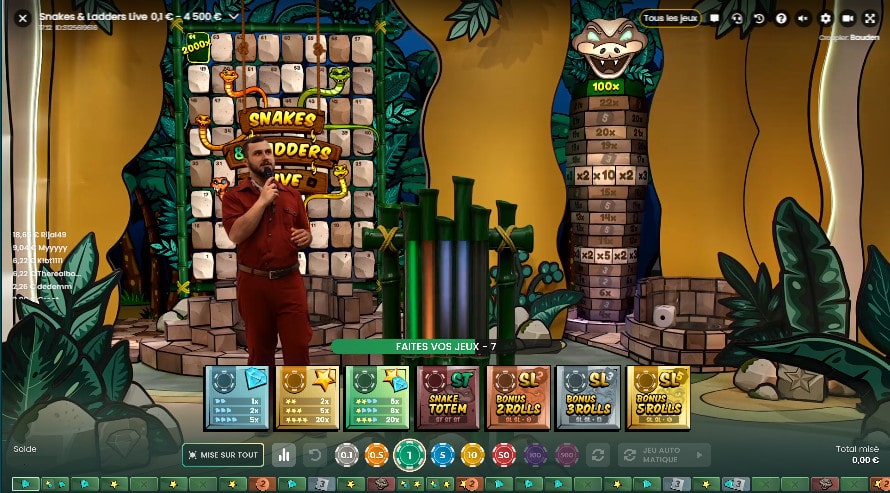Pick the red 50 chip
Image resolution: width=890 pixels, height=493 pixels.
[x=504, y=455]
